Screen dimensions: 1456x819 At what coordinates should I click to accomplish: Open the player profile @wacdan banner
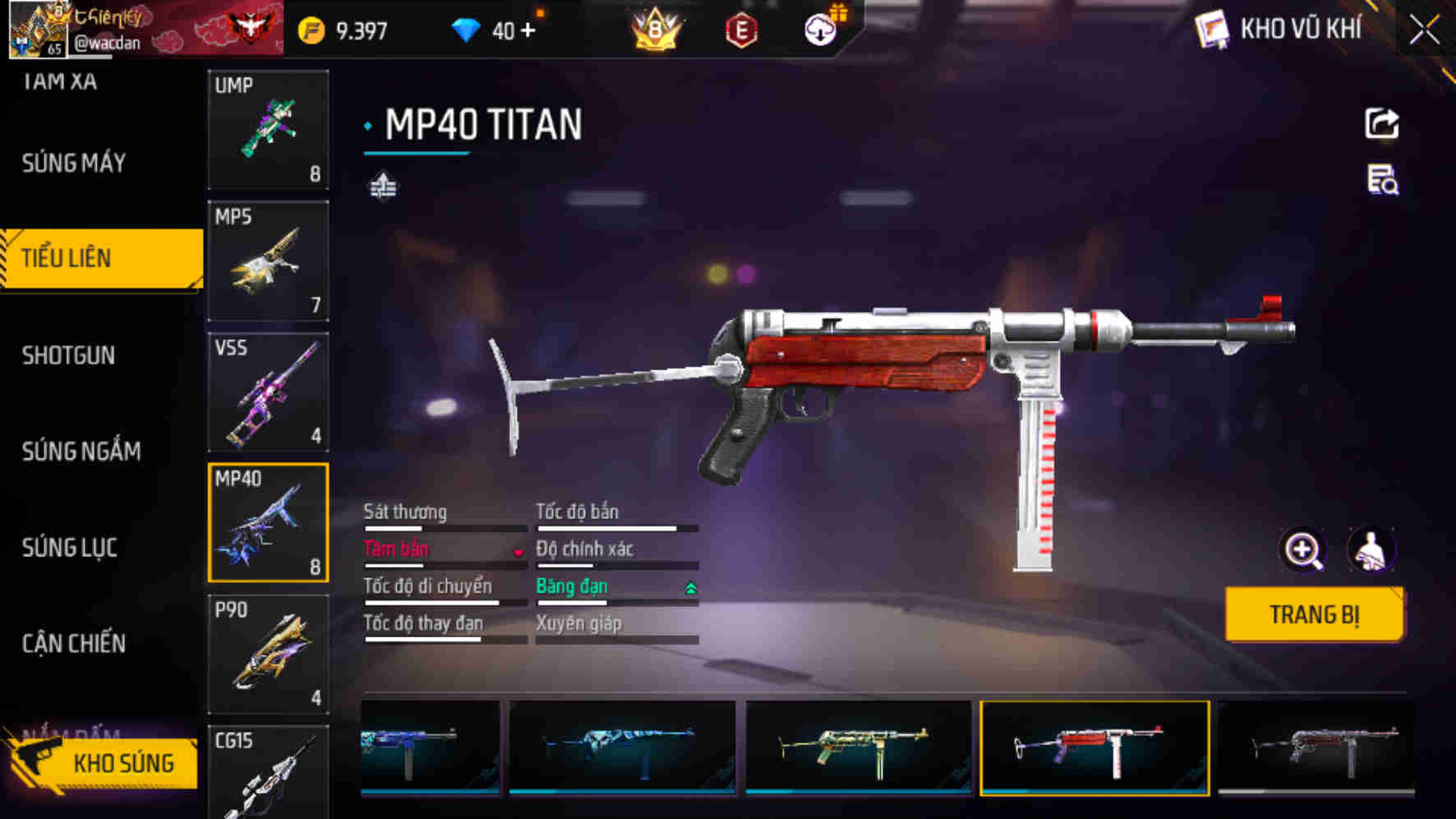pos(144,29)
